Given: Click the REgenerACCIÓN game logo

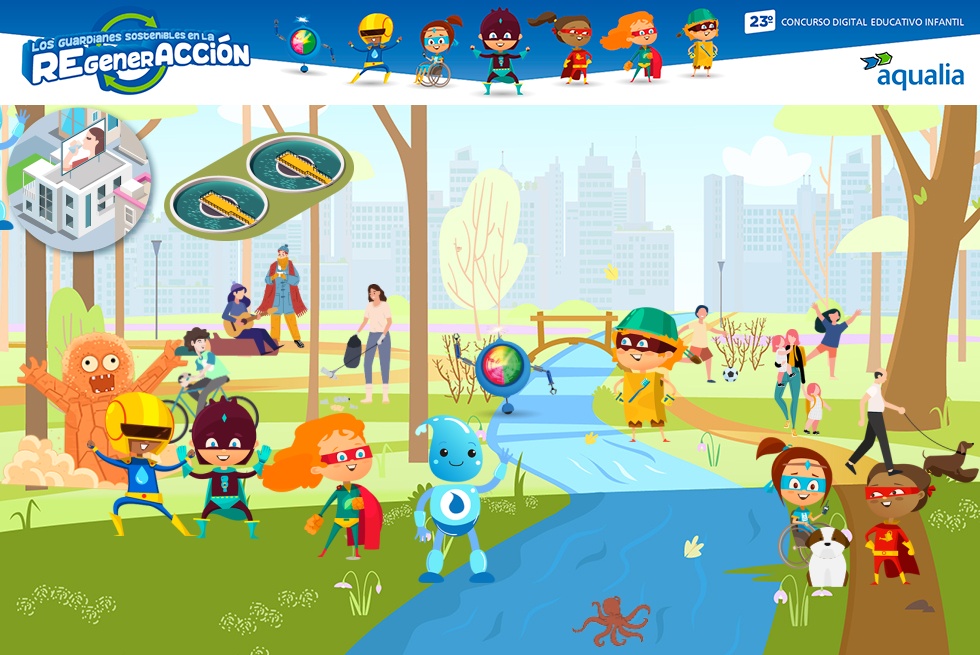Looking at the screenshot, I should pos(138,54).
